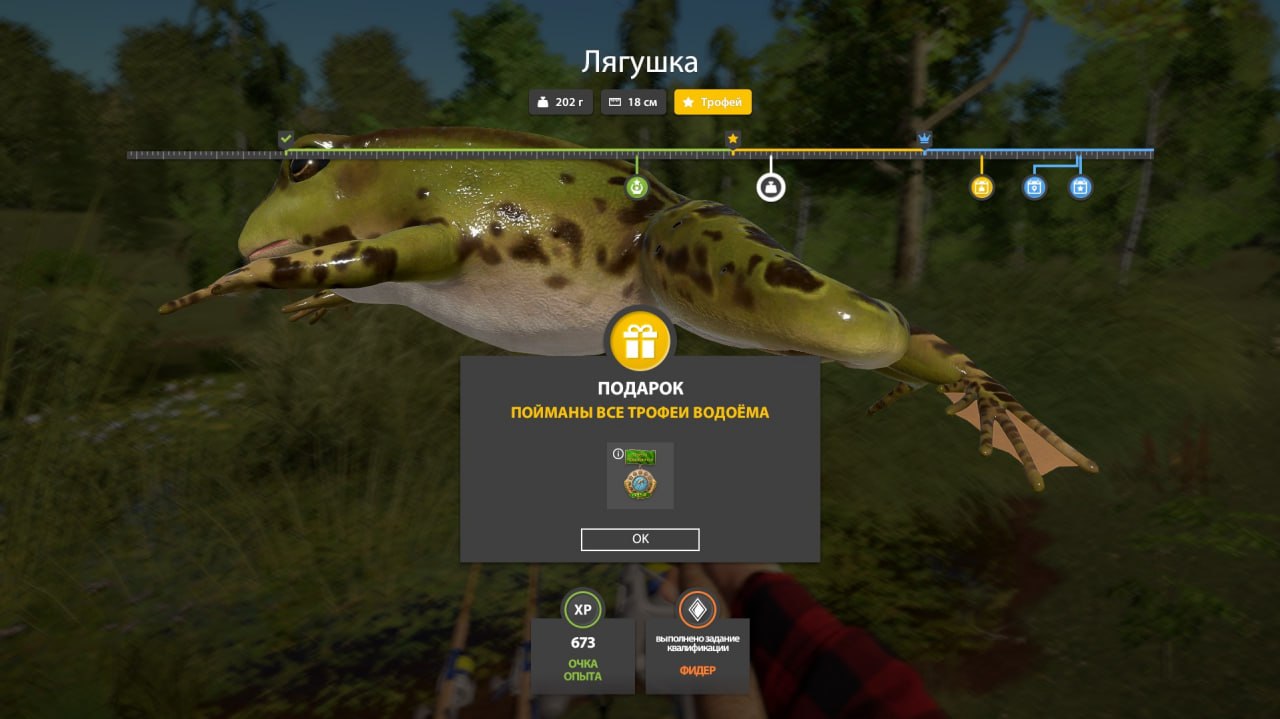Click the blue crown marker above the scale
The height and width of the screenshot is (719, 1280).
(x=925, y=138)
